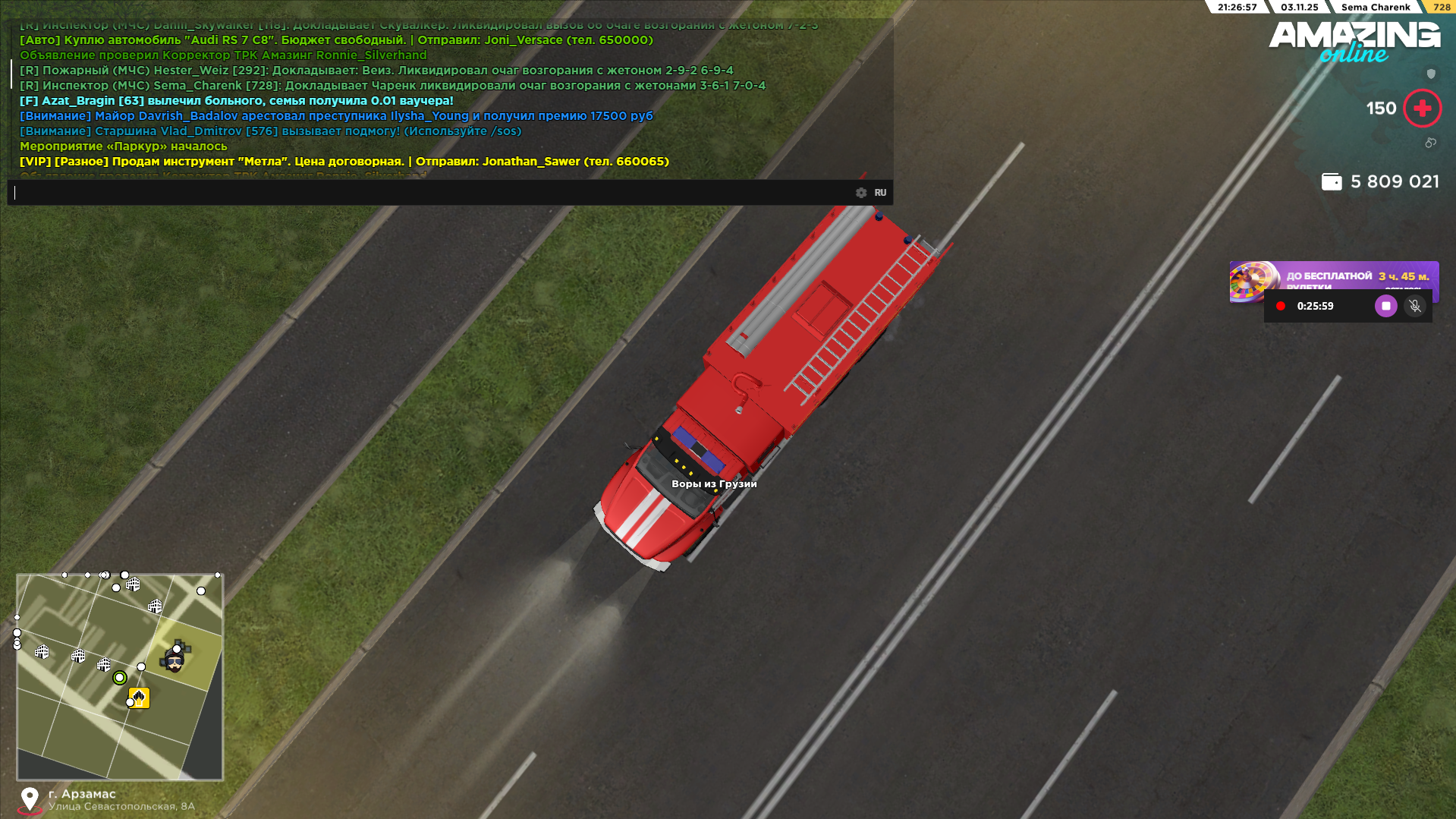Image resolution: width=1456 pixels, height=819 pixels.
Task: Select the yellow gas station marker on minimap
Action: pyautogui.click(x=139, y=698)
